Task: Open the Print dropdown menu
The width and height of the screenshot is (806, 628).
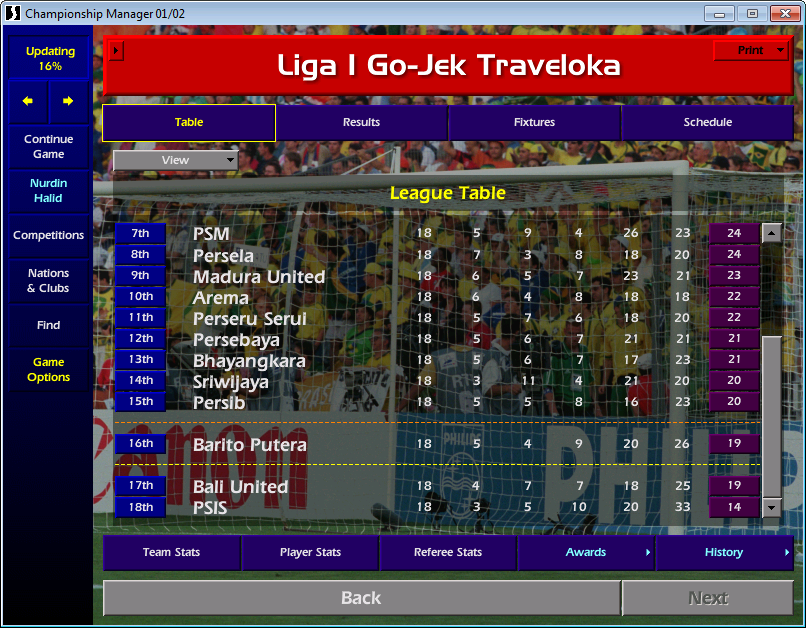Action: tap(751, 50)
